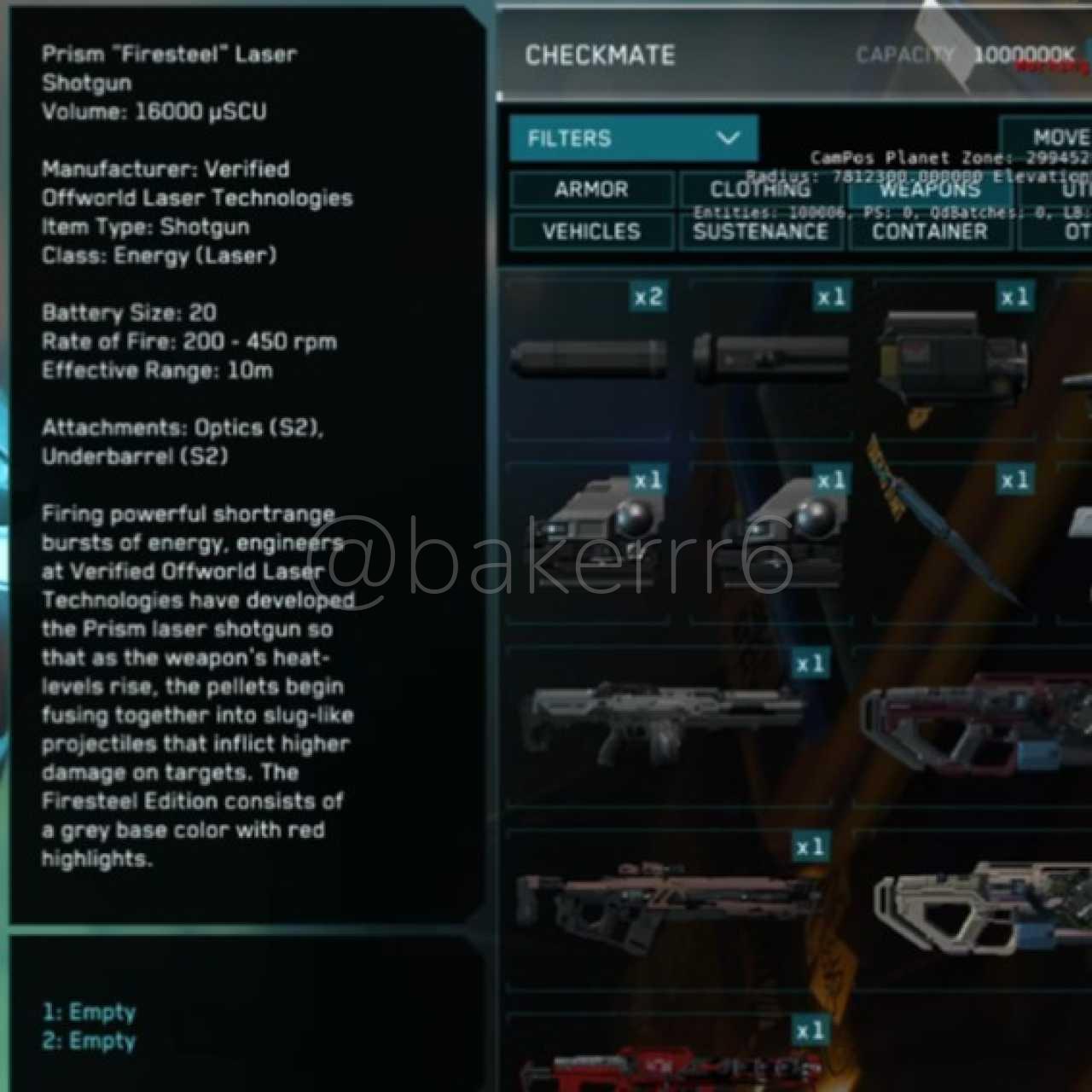This screenshot has width=1092, height=1092.
Task: Select the x2 suppressor attachment slot
Action: (589, 357)
